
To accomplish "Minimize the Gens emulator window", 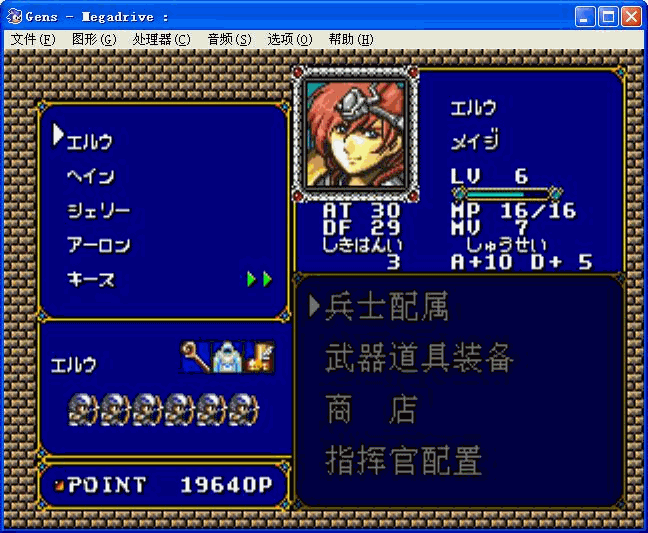I will click(x=586, y=16).
